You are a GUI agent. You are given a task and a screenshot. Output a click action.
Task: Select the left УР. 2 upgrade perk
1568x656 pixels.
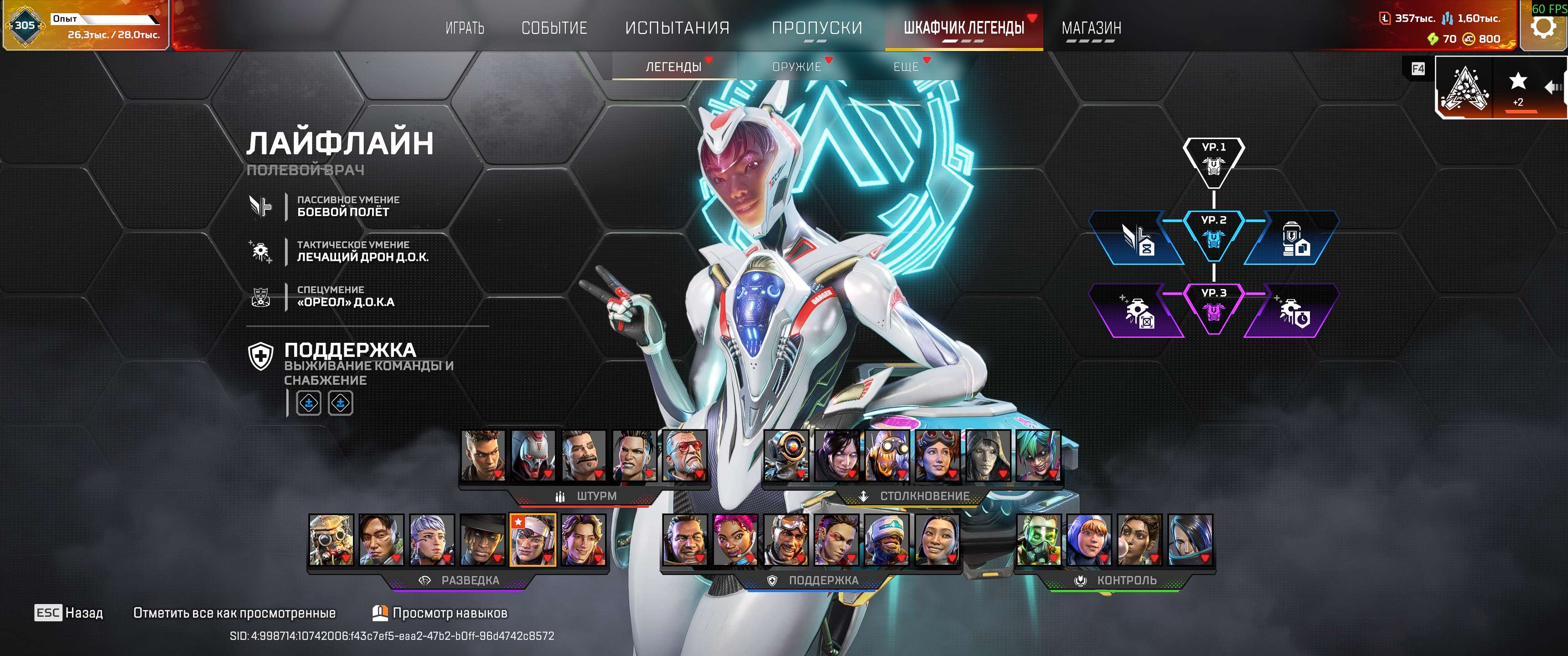[1136, 238]
